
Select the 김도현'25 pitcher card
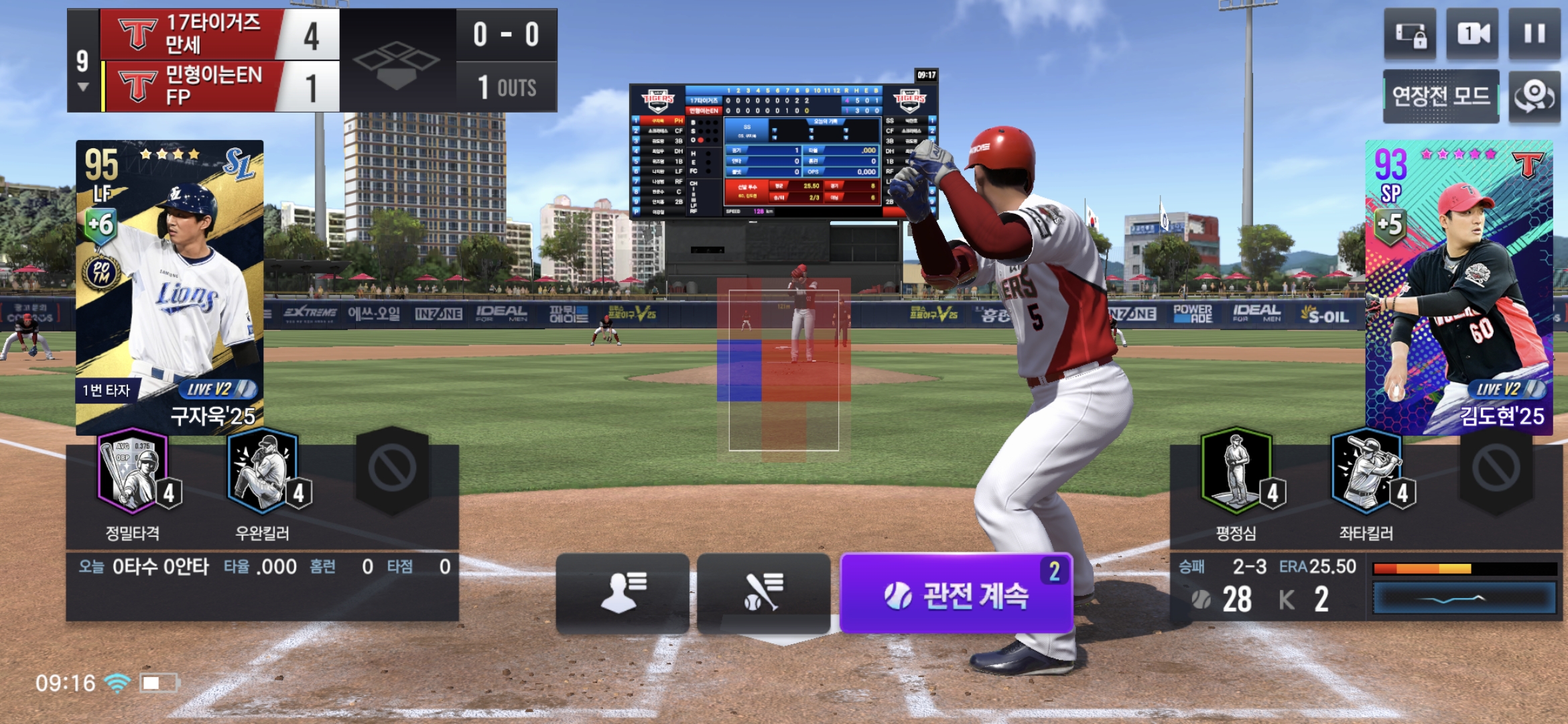coord(1459,287)
